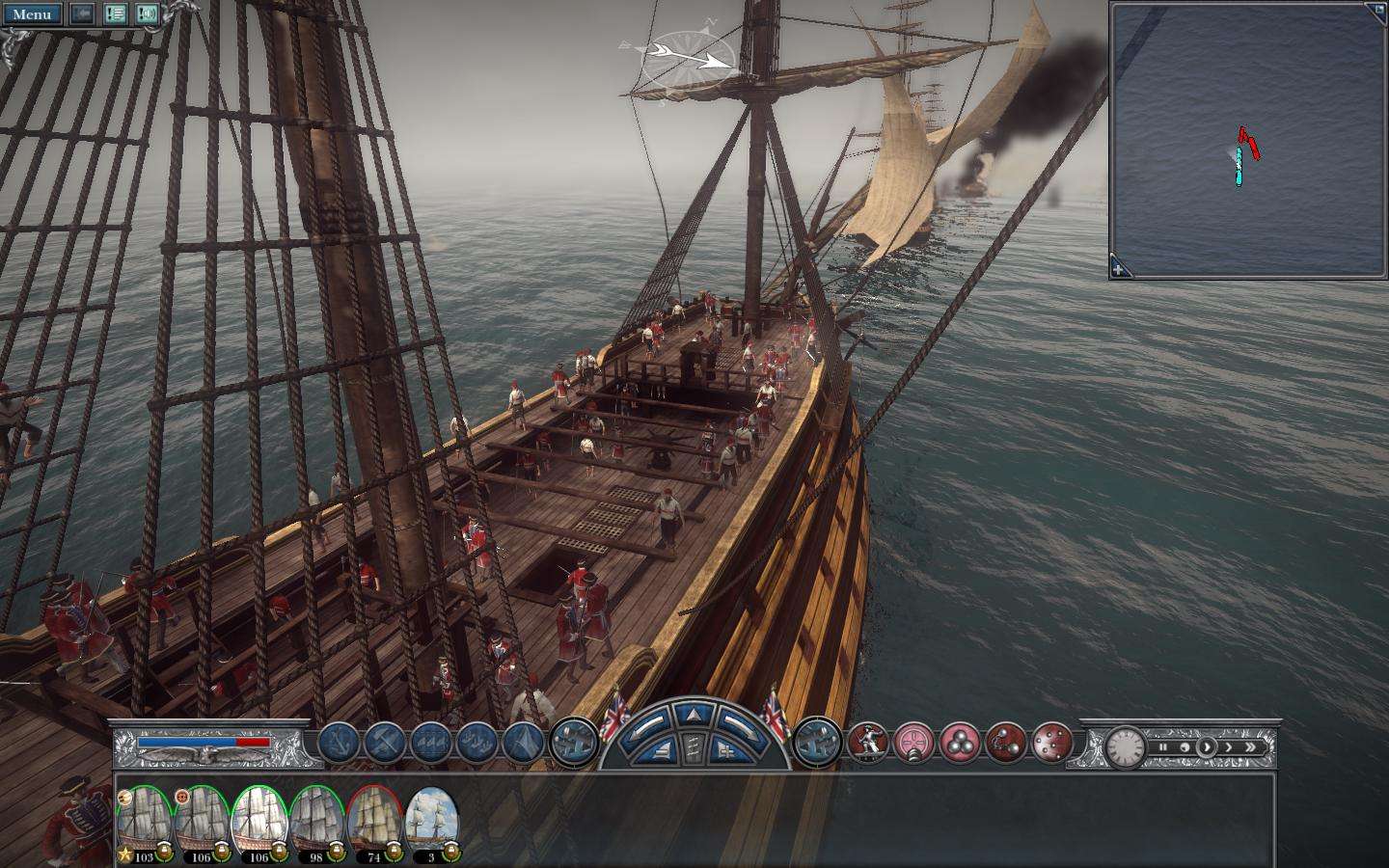This screenshot has height=868, width=1389.
Task: Choose the red-outlined ship card numbered 74
Action: [x=375, y=821]
